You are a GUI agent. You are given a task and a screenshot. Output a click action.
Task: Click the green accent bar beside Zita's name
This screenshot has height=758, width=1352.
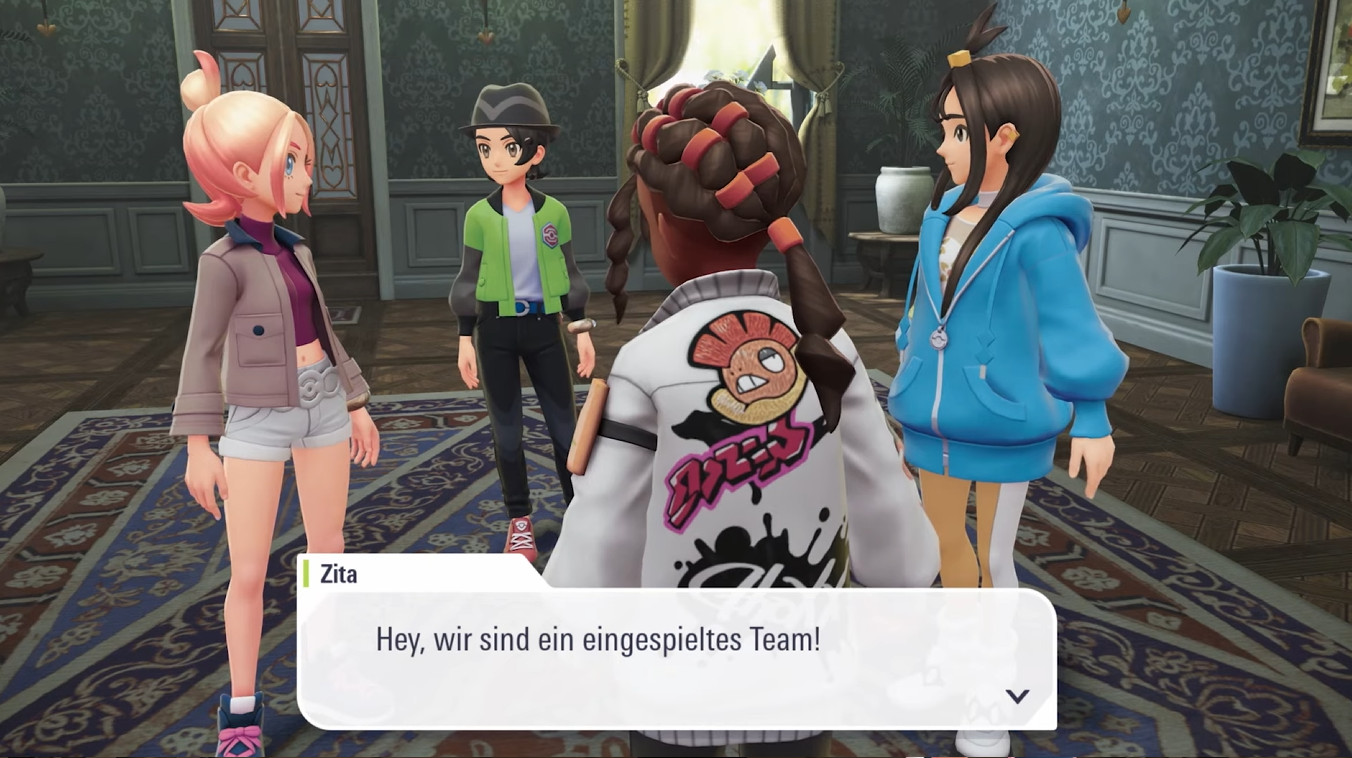(305, 573)
